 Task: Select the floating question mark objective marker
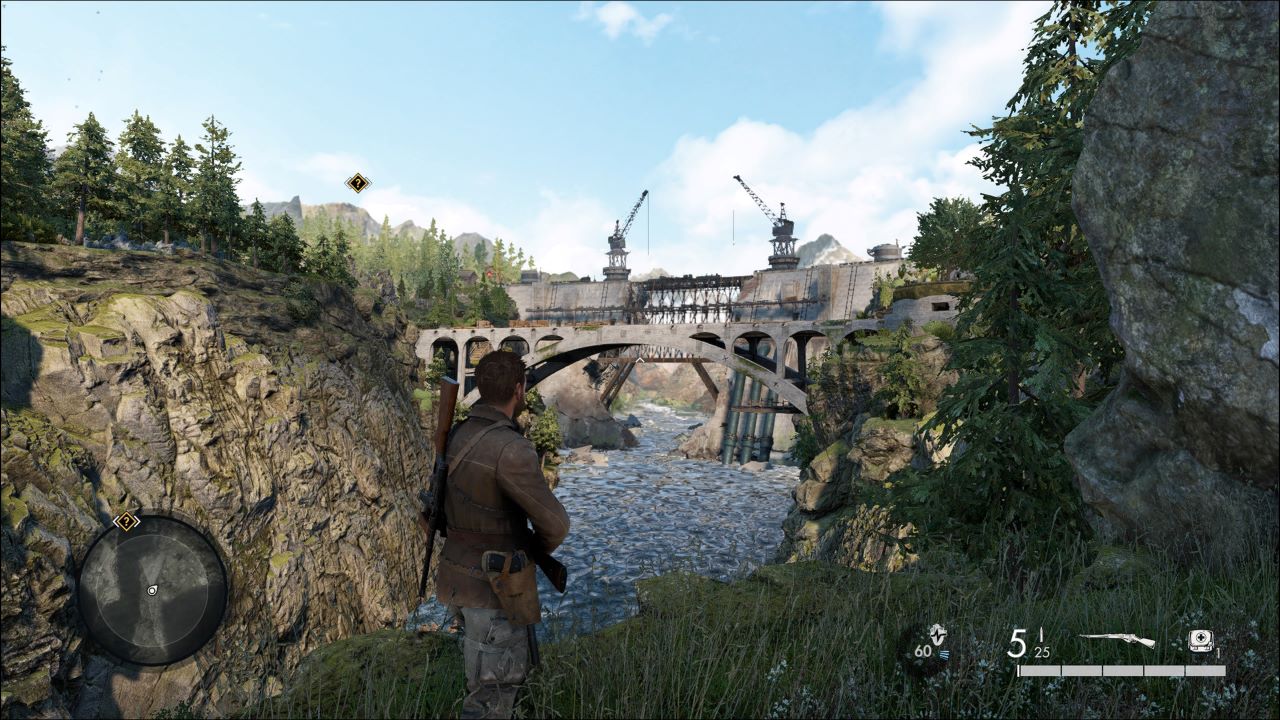pos(357,182)
